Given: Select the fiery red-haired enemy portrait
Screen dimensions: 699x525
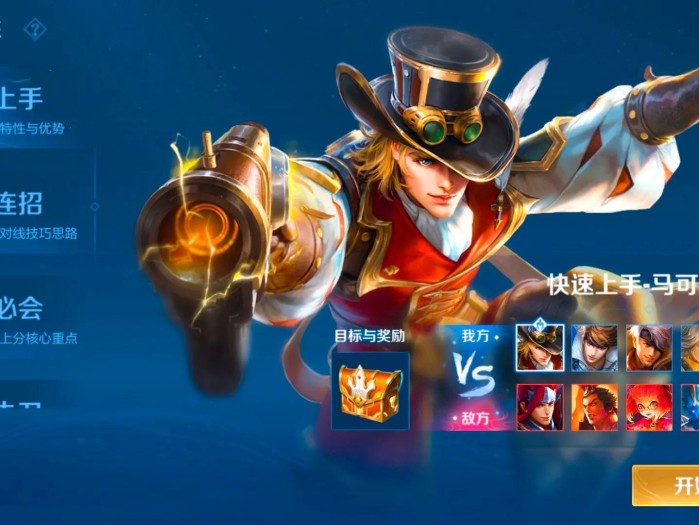Looking at the screenshot, I should (x=649, y=407).
